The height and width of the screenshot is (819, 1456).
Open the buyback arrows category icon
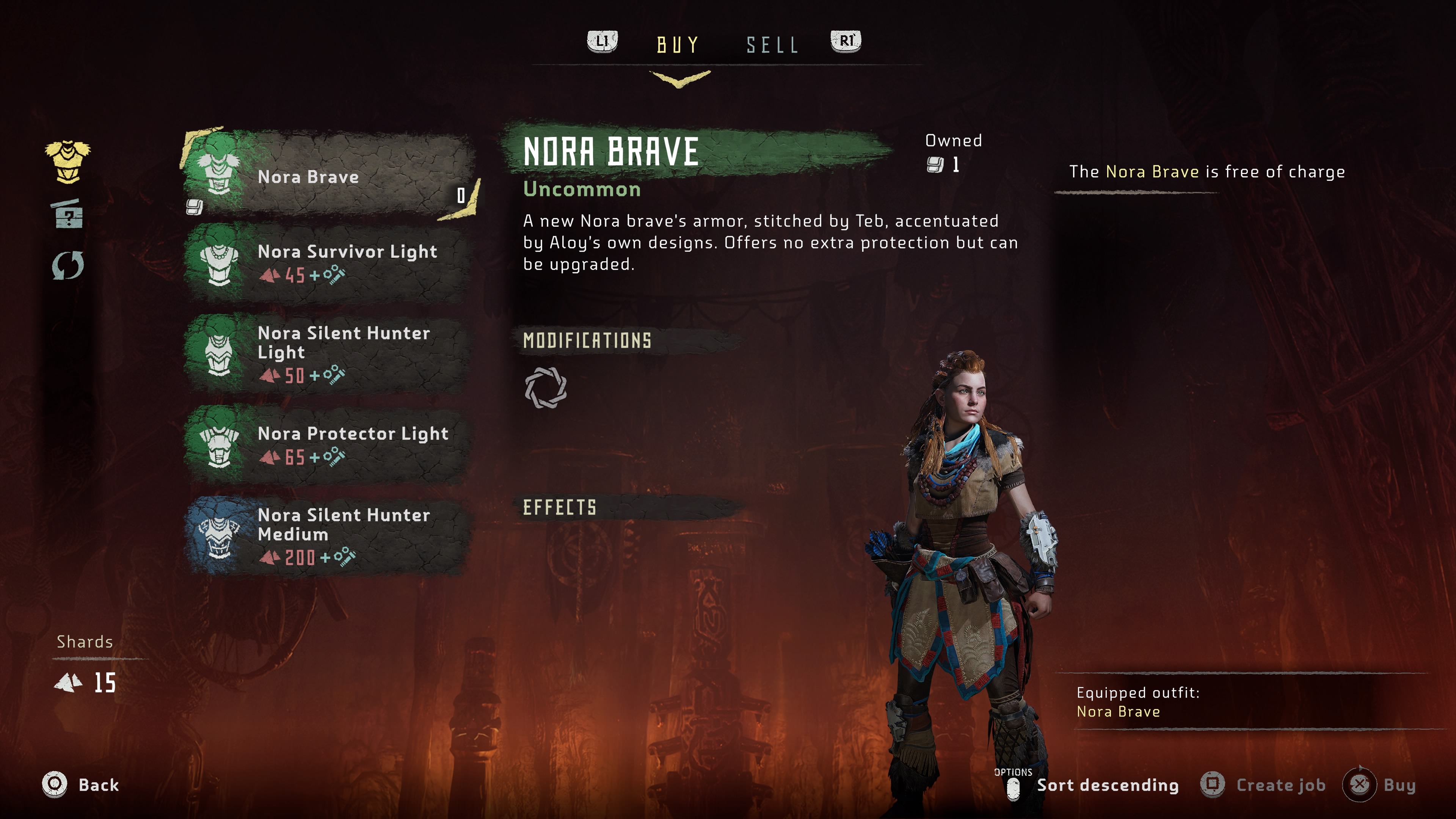pos(68,265)
